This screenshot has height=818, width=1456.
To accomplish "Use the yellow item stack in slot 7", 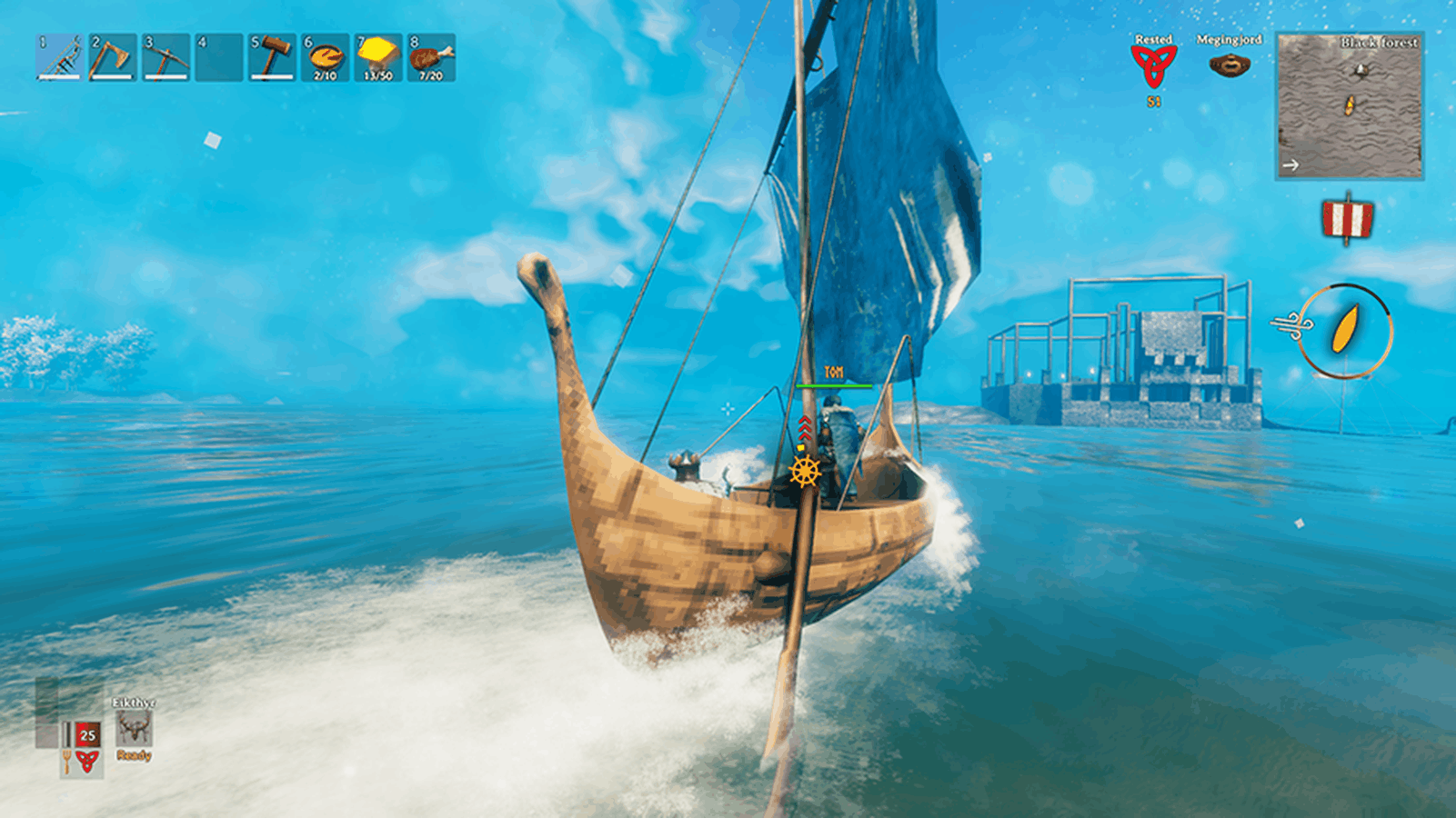I will 377,57.
